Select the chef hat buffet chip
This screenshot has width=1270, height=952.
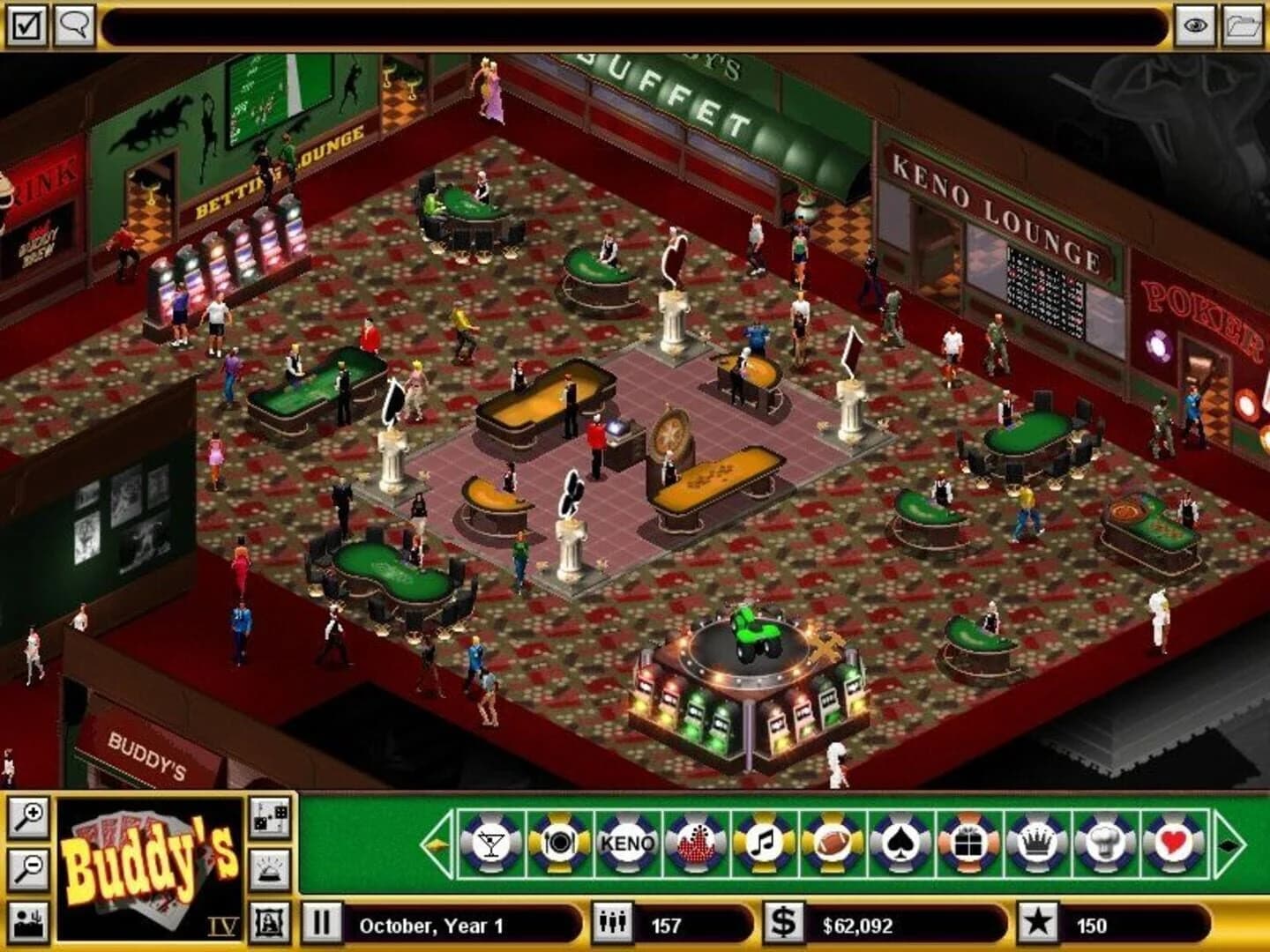(1105, 842)
